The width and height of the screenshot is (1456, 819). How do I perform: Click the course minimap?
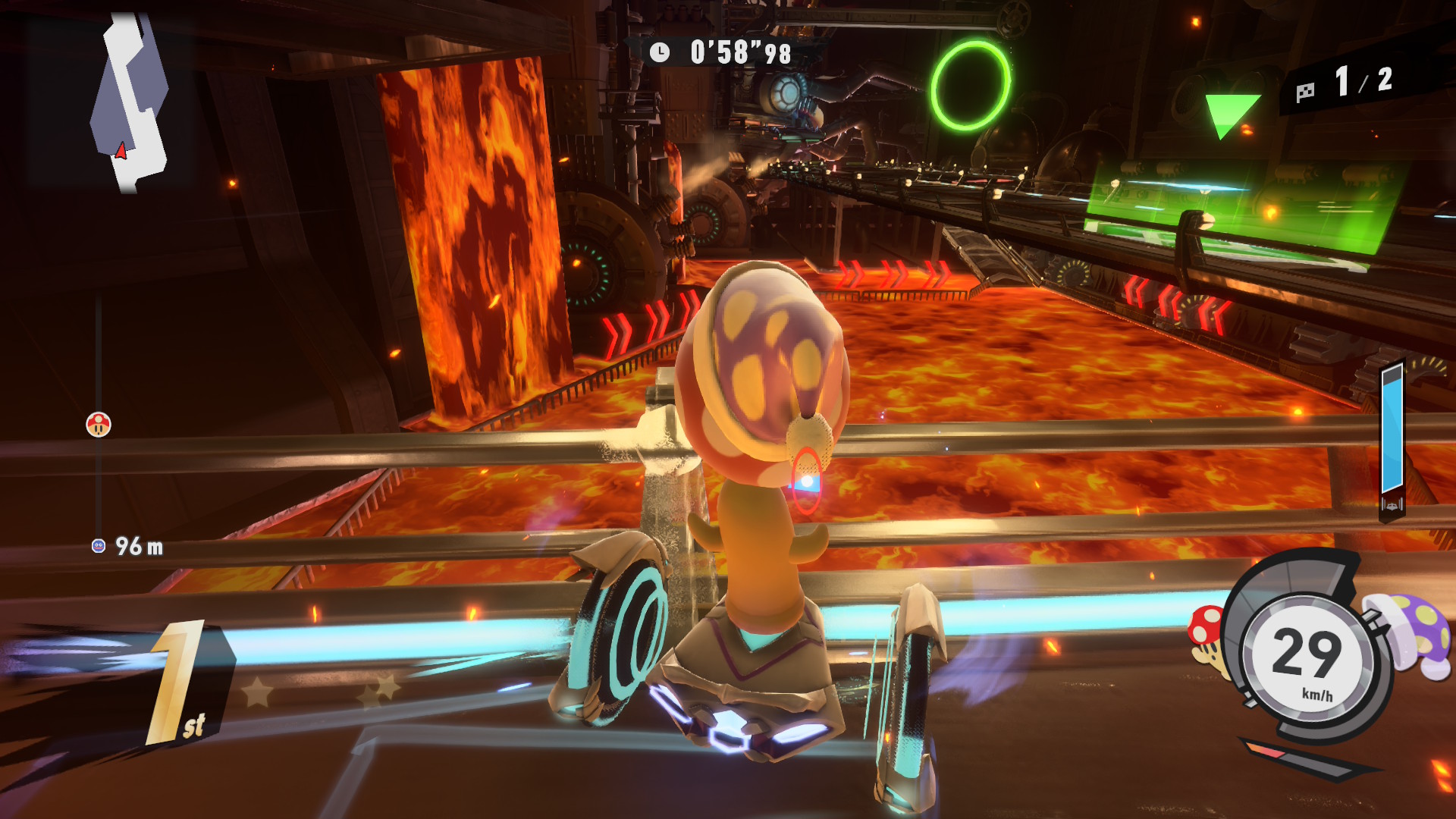129,102
